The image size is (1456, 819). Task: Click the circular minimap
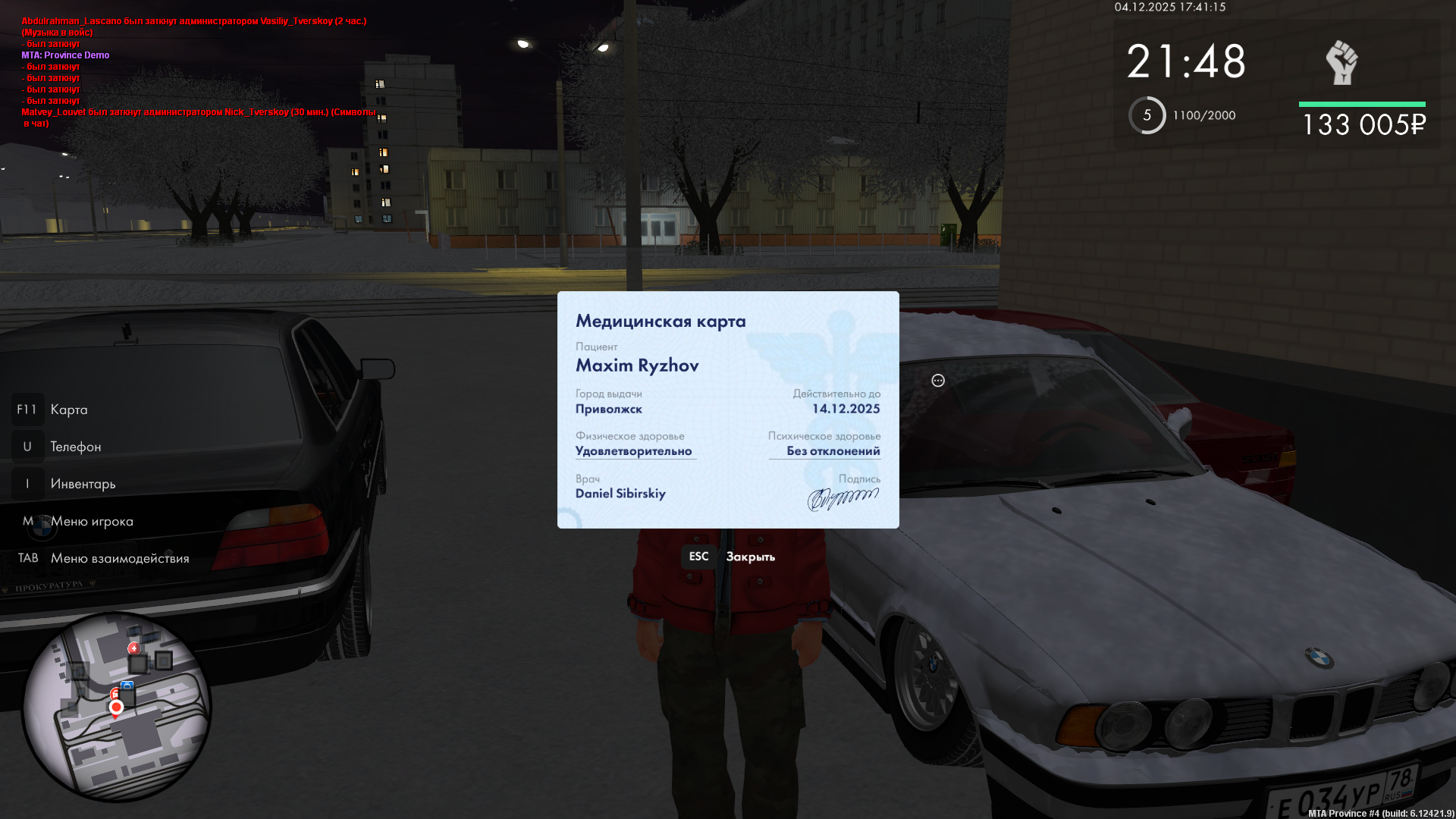[117, 706]
